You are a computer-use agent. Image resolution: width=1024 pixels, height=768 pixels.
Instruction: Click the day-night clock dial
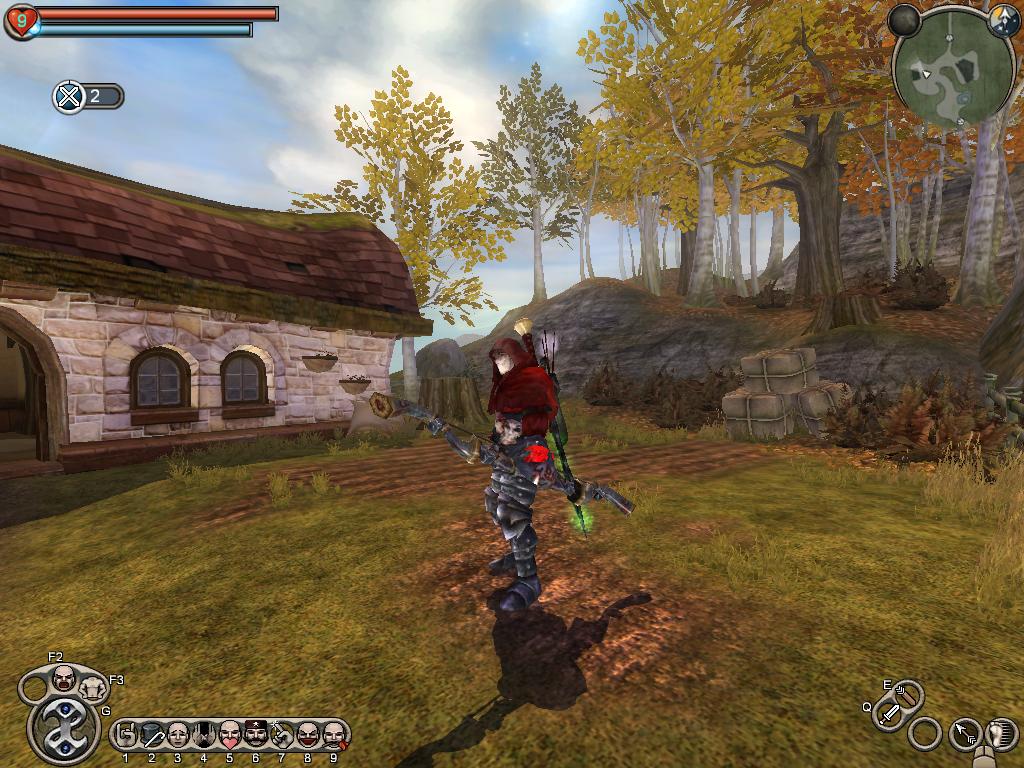pyautogui.click(x=1003, y=20)
